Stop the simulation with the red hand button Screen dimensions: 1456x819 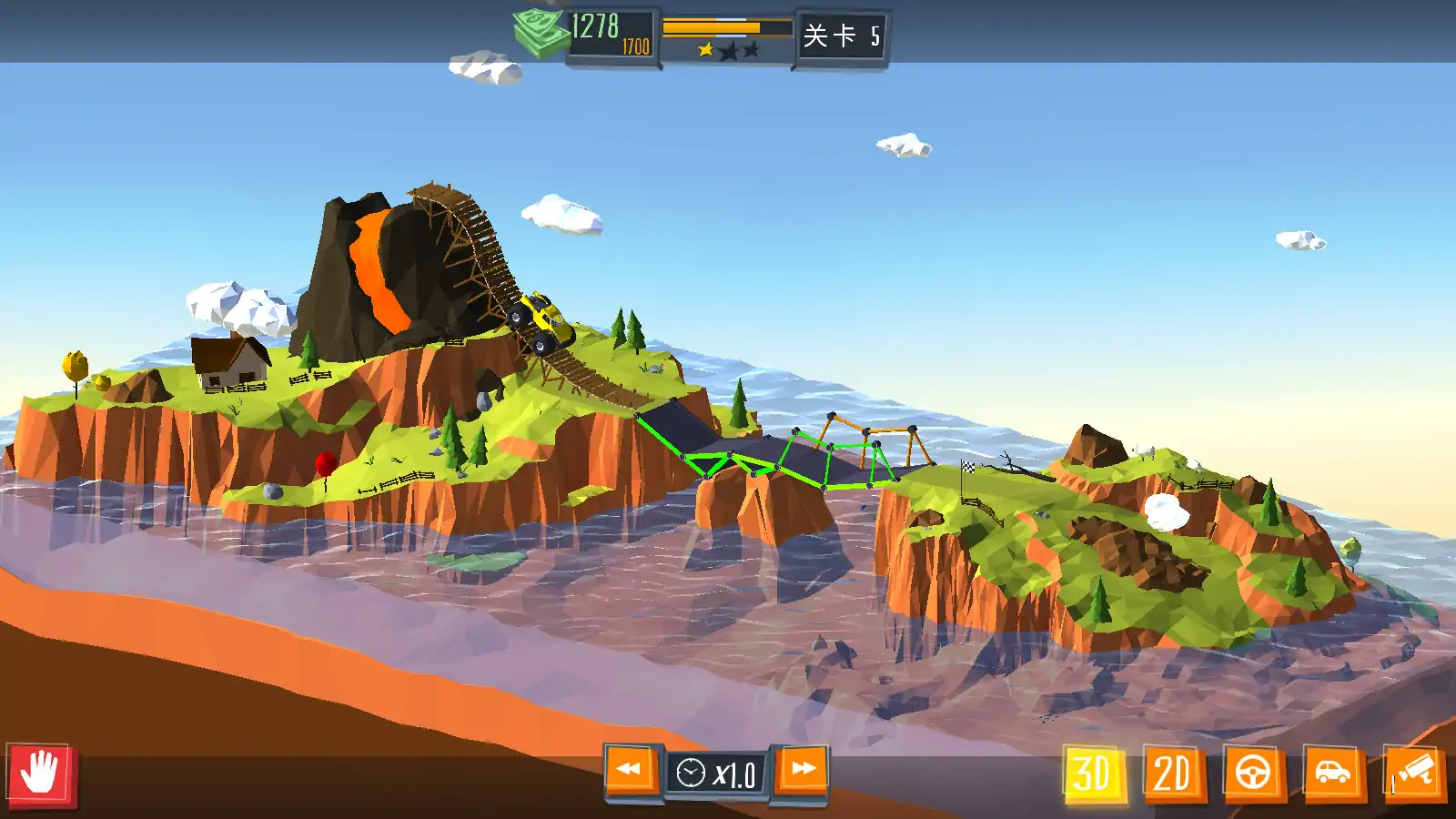pos(42,774)
